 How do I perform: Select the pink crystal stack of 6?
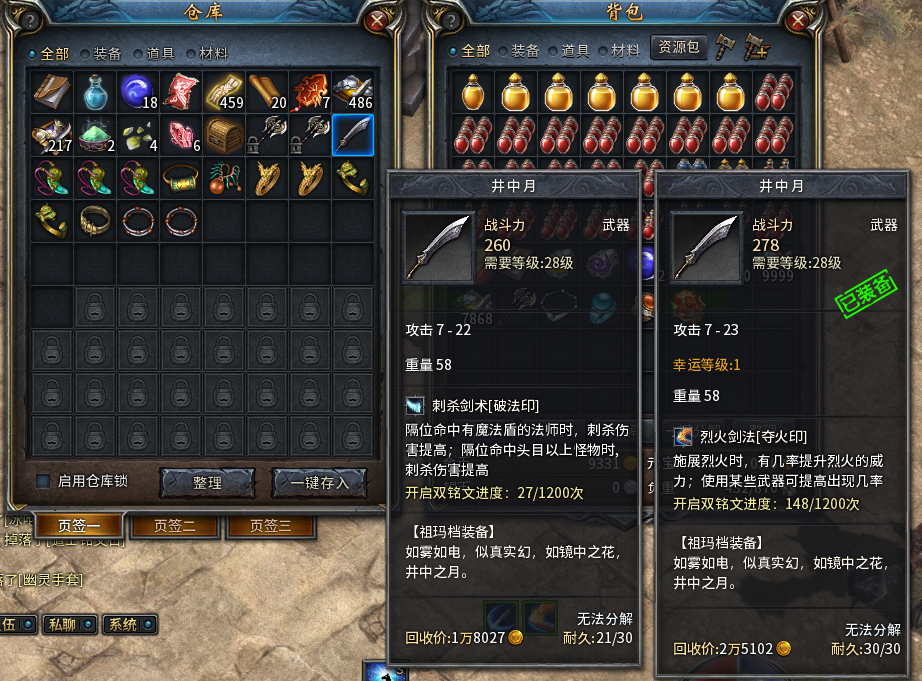(181, 133)
